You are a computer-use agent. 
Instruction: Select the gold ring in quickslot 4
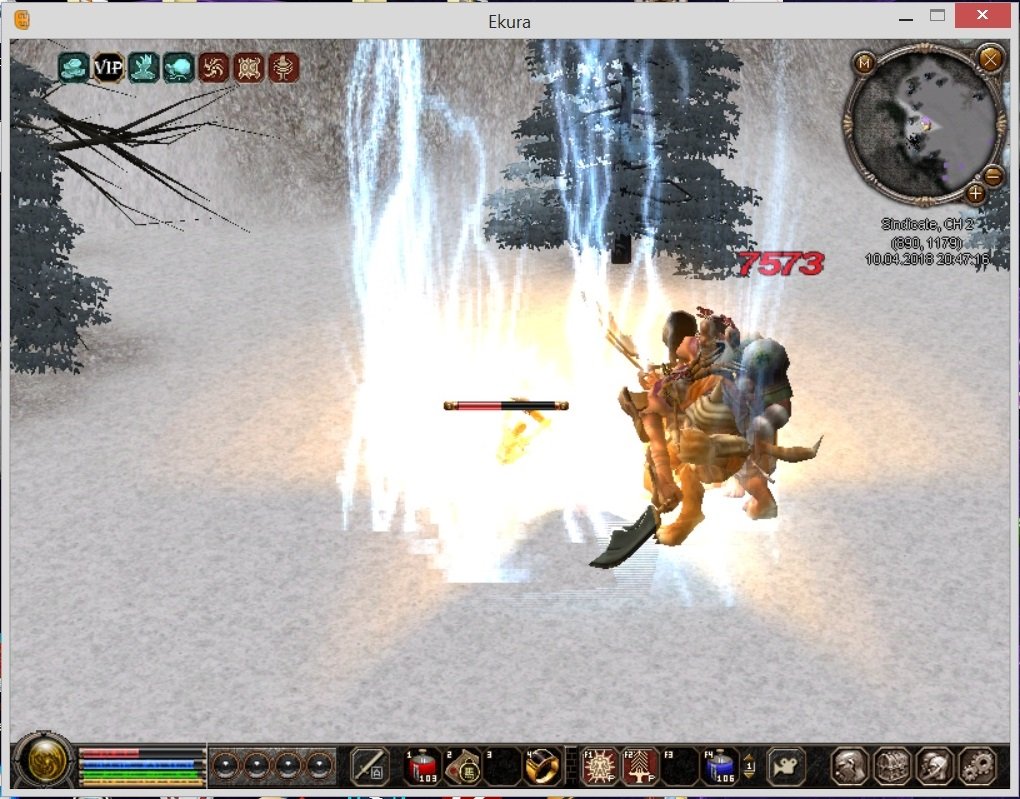click(541, 767)
